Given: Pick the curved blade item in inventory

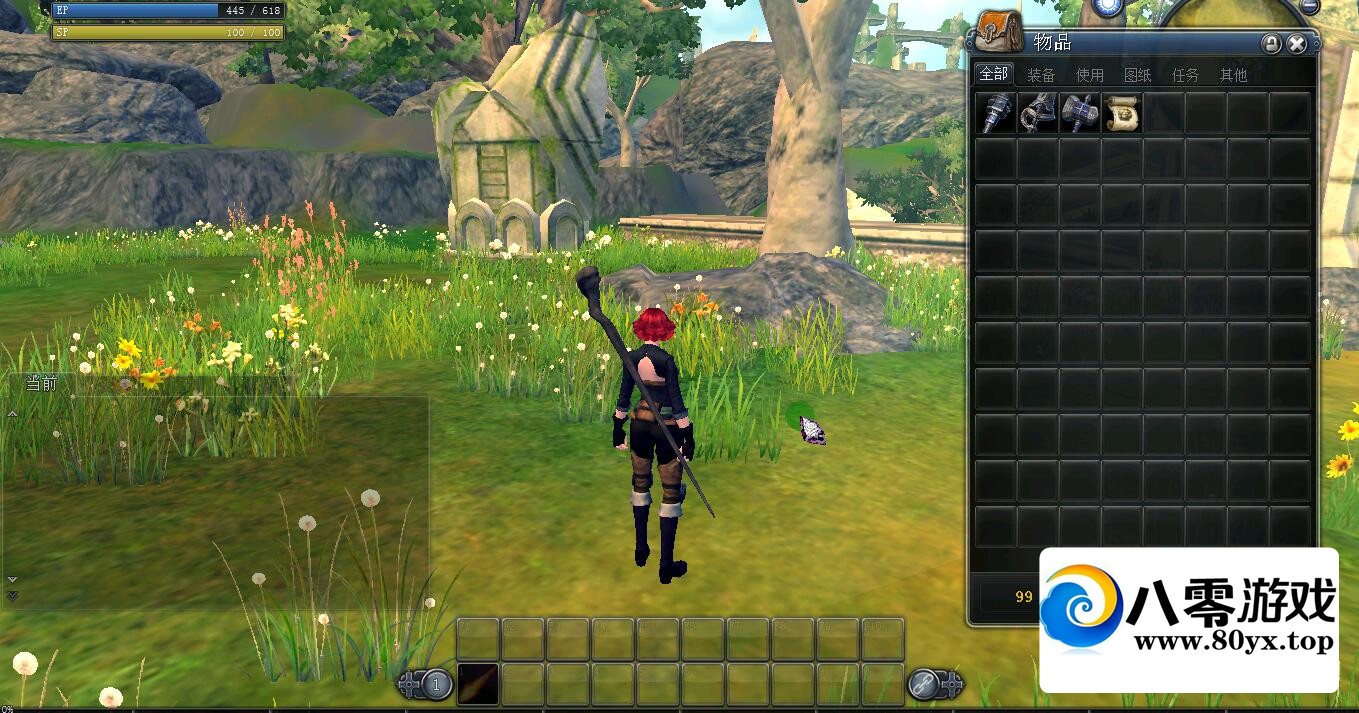Looking at the screenshot, I should click(x=1037, y=113).
